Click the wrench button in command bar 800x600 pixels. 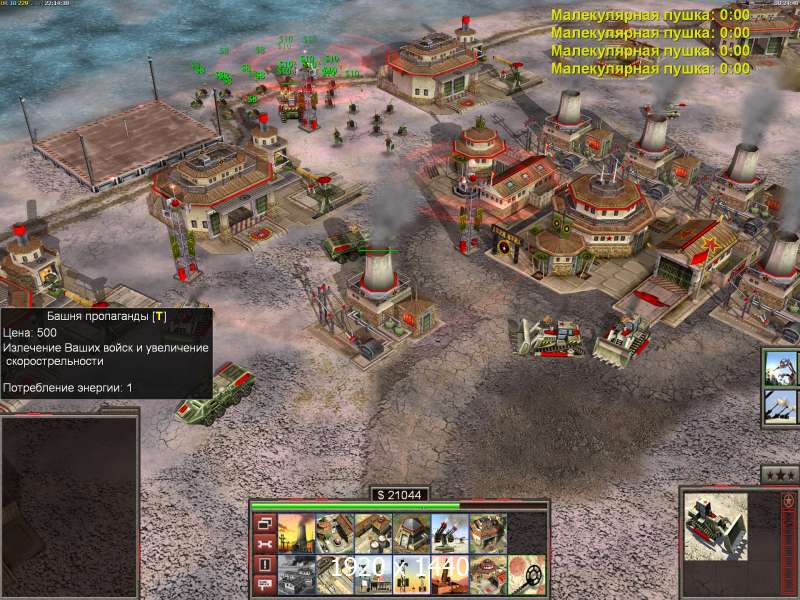pos(265,543)
